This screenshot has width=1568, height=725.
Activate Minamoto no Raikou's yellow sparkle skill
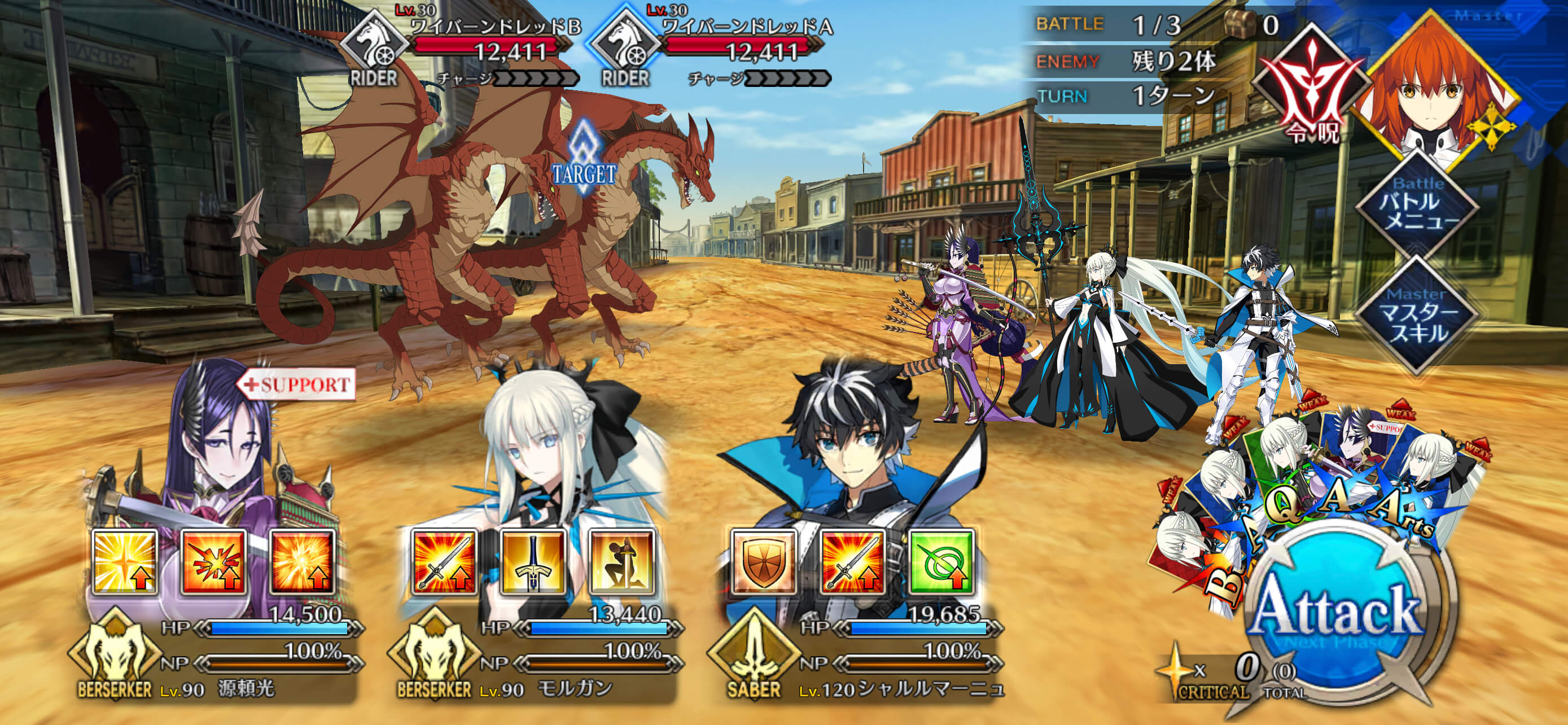[x=125, y=562]
